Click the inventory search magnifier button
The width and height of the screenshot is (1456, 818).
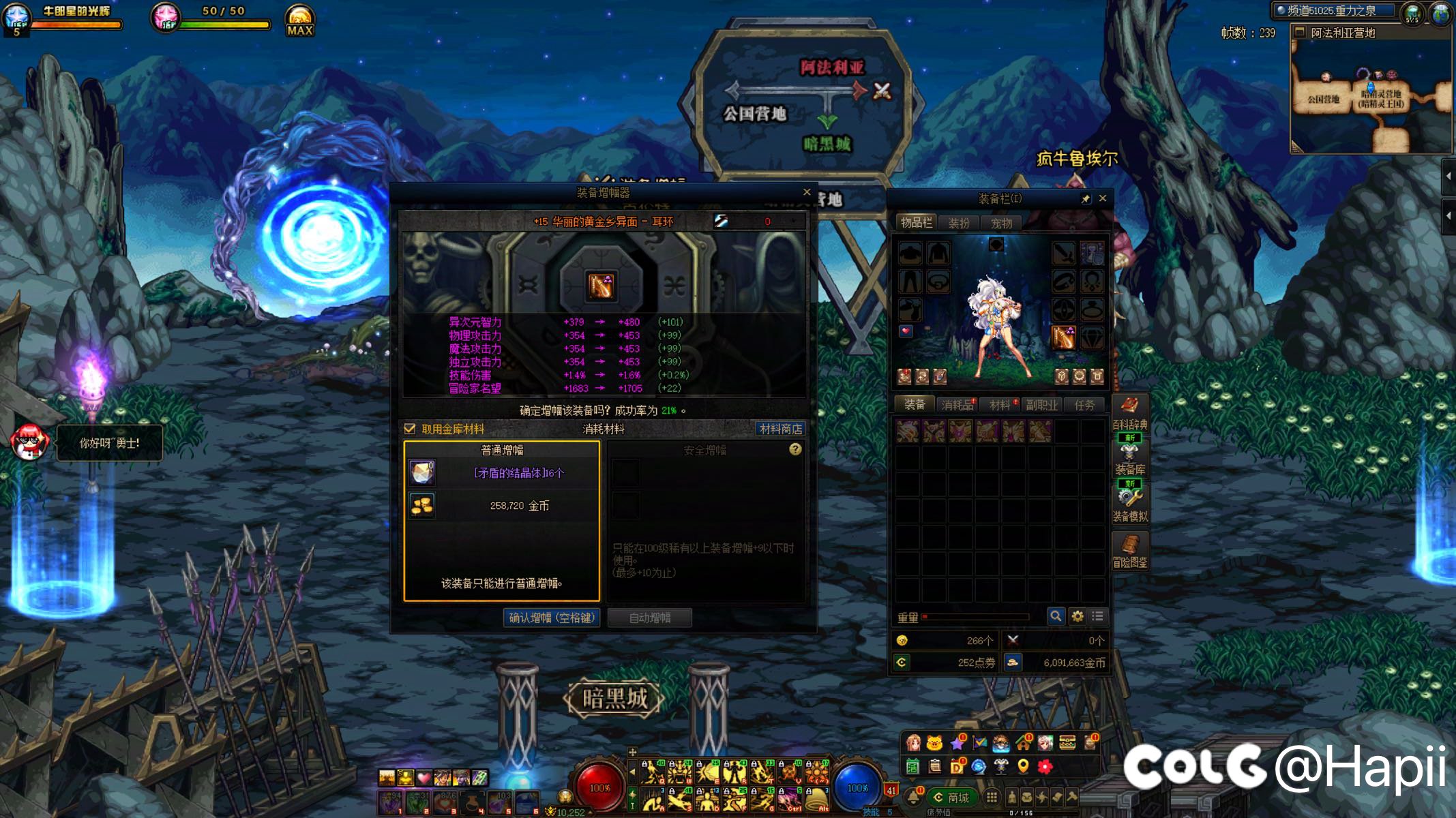point(1056,616)
